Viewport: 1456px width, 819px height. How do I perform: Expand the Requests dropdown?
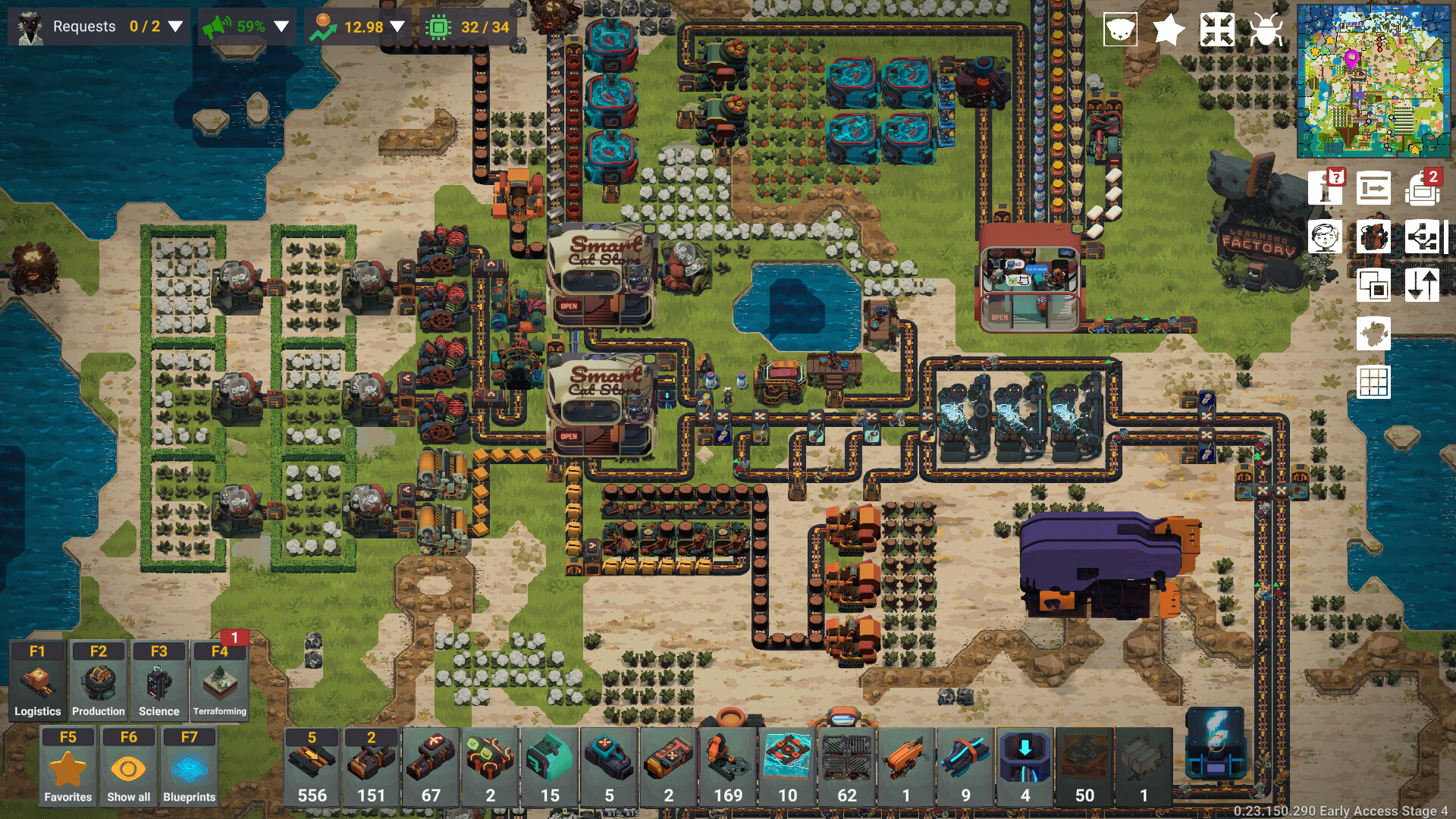pos(175,27)
